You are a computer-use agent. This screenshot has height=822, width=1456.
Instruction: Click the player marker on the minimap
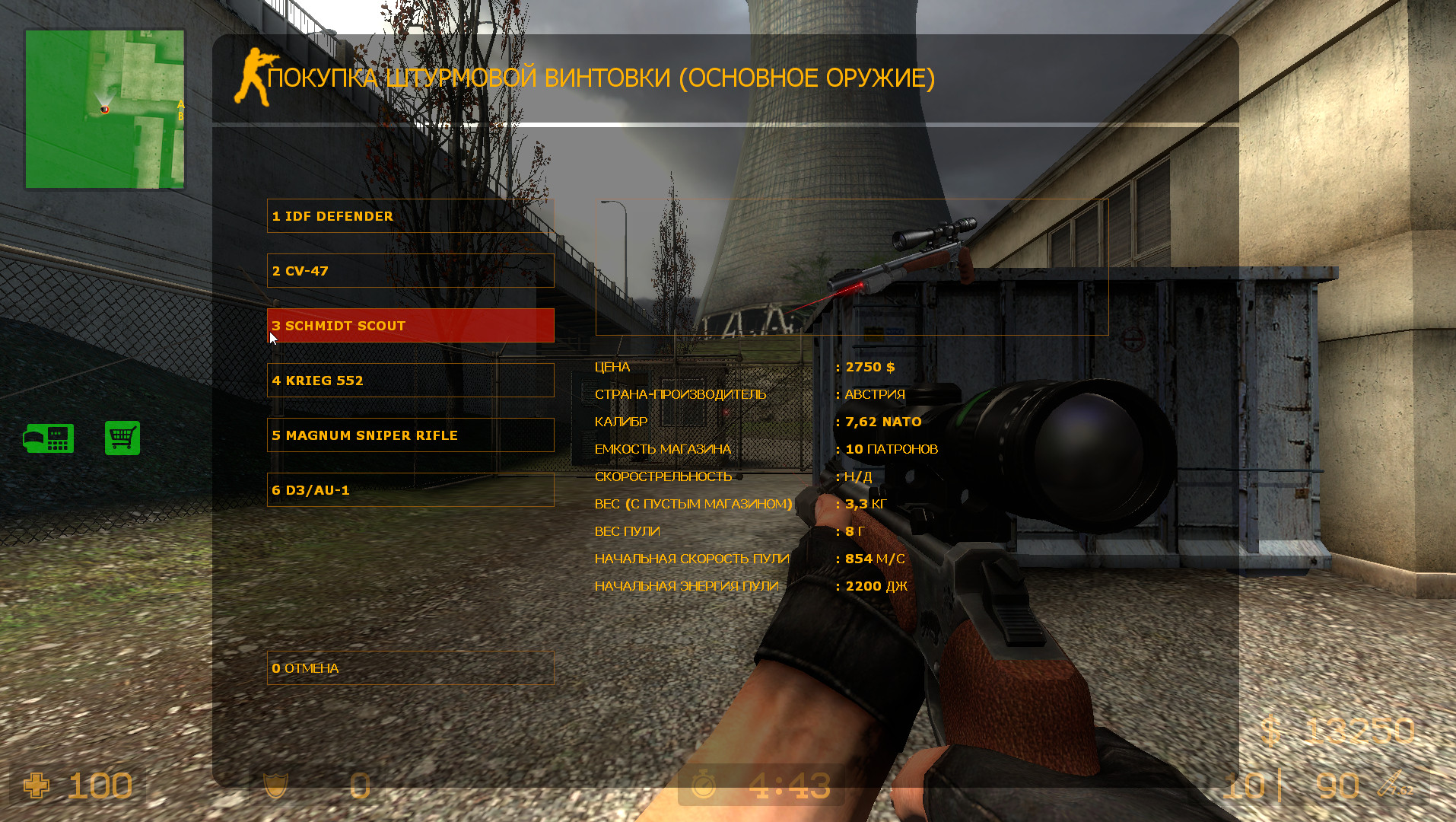105,109
